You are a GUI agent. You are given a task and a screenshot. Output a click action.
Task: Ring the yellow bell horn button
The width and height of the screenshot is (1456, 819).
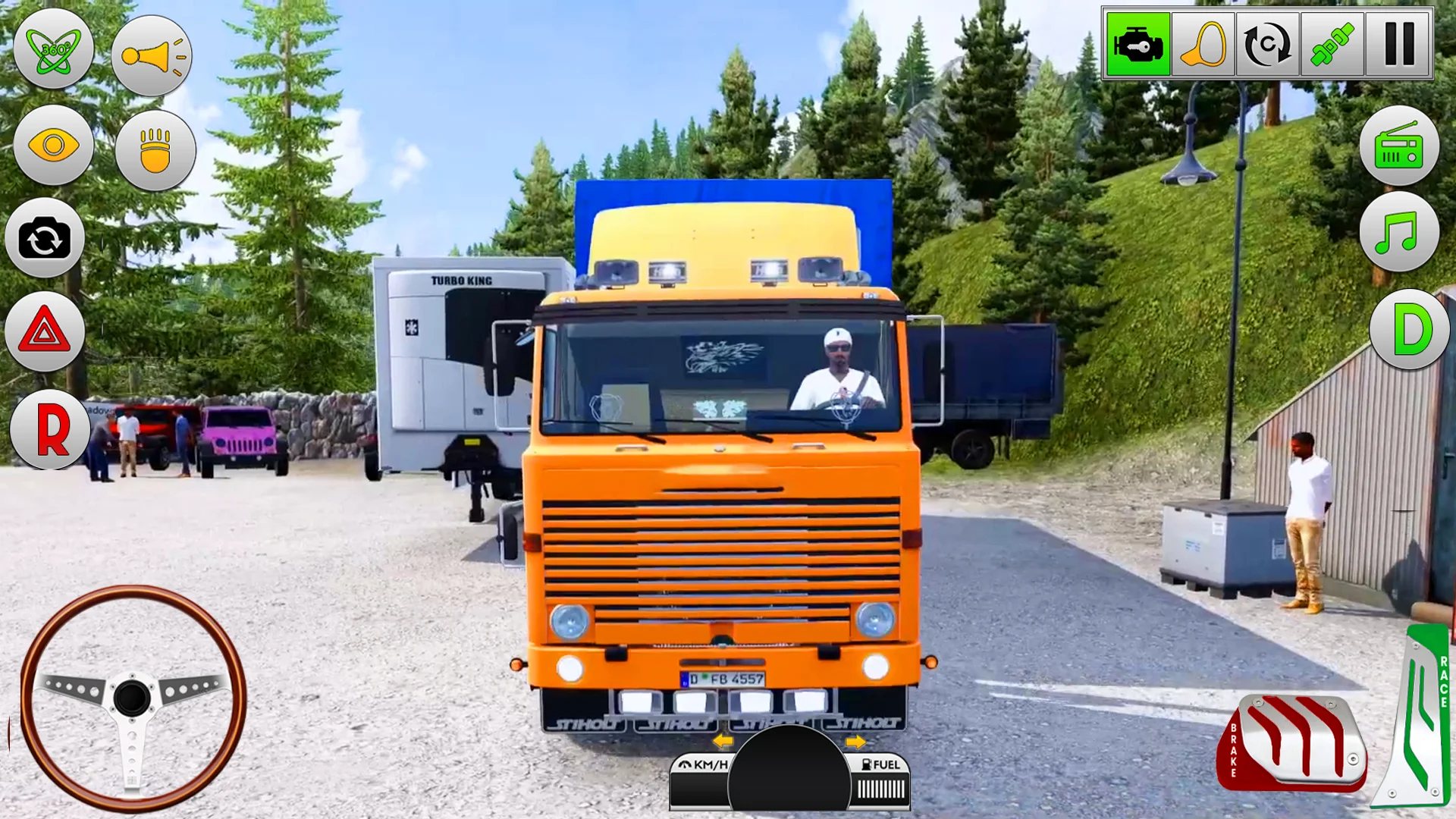coord(1203,44)
